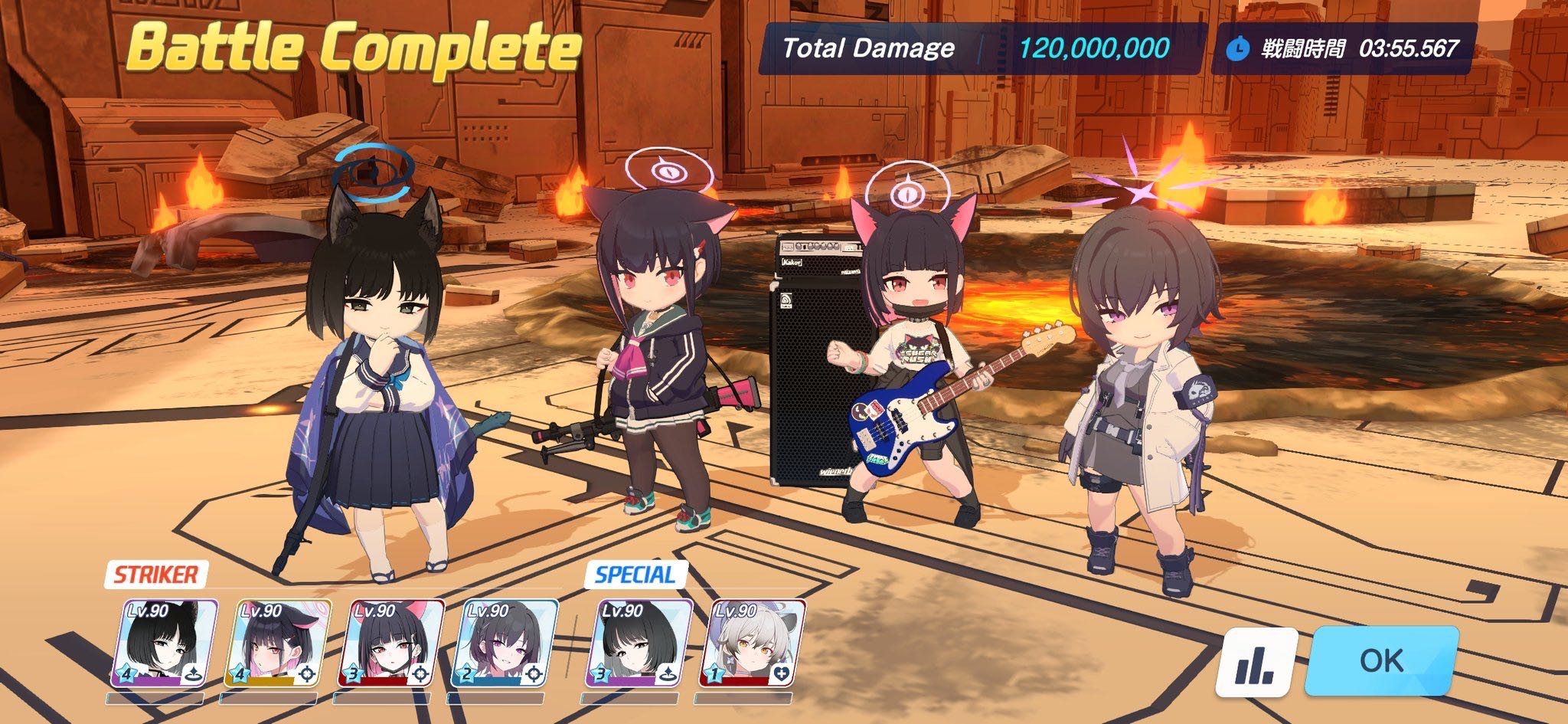1568x724 pixels.
Task: Choose the pink cat-eared 3-star Striker portrait
Action: 391,644
